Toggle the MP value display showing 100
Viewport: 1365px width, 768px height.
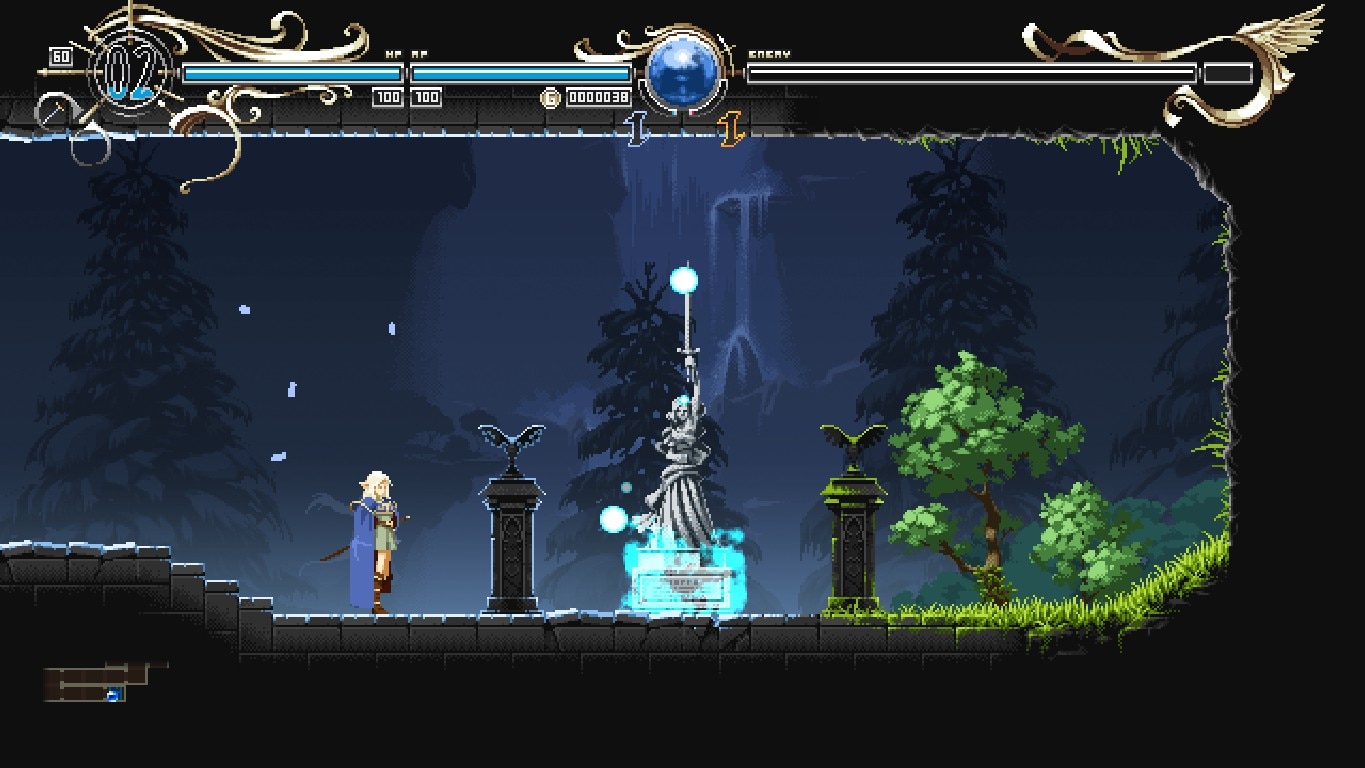point(426,97)
